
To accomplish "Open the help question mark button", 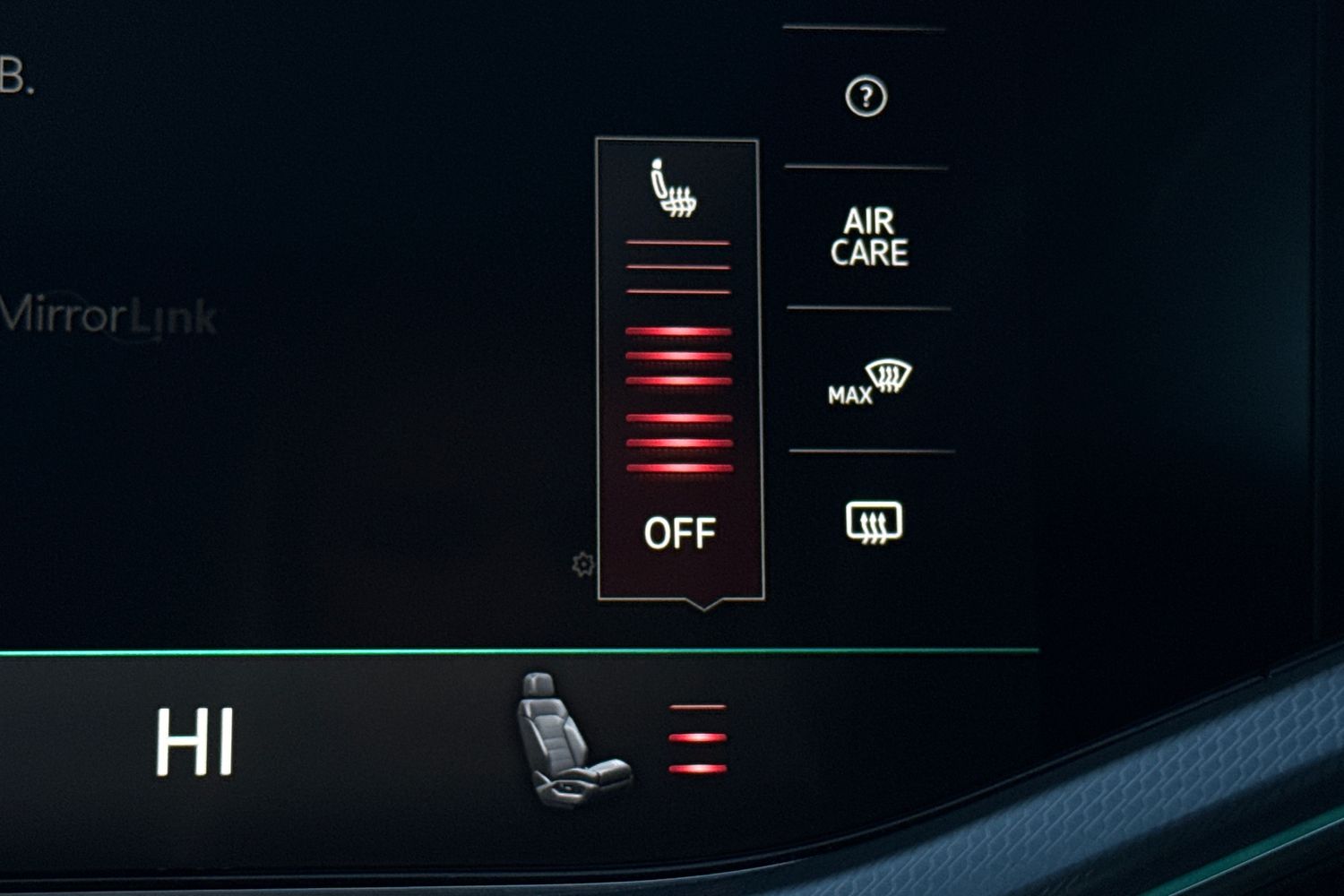I will coord(866,97).
